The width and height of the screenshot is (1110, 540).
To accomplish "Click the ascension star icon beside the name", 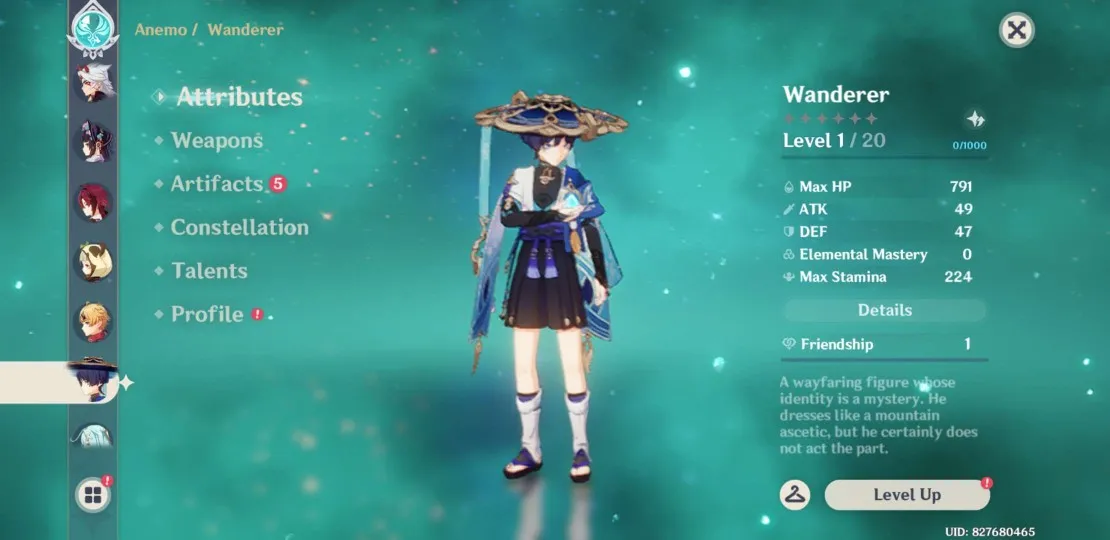I will 976,119.
